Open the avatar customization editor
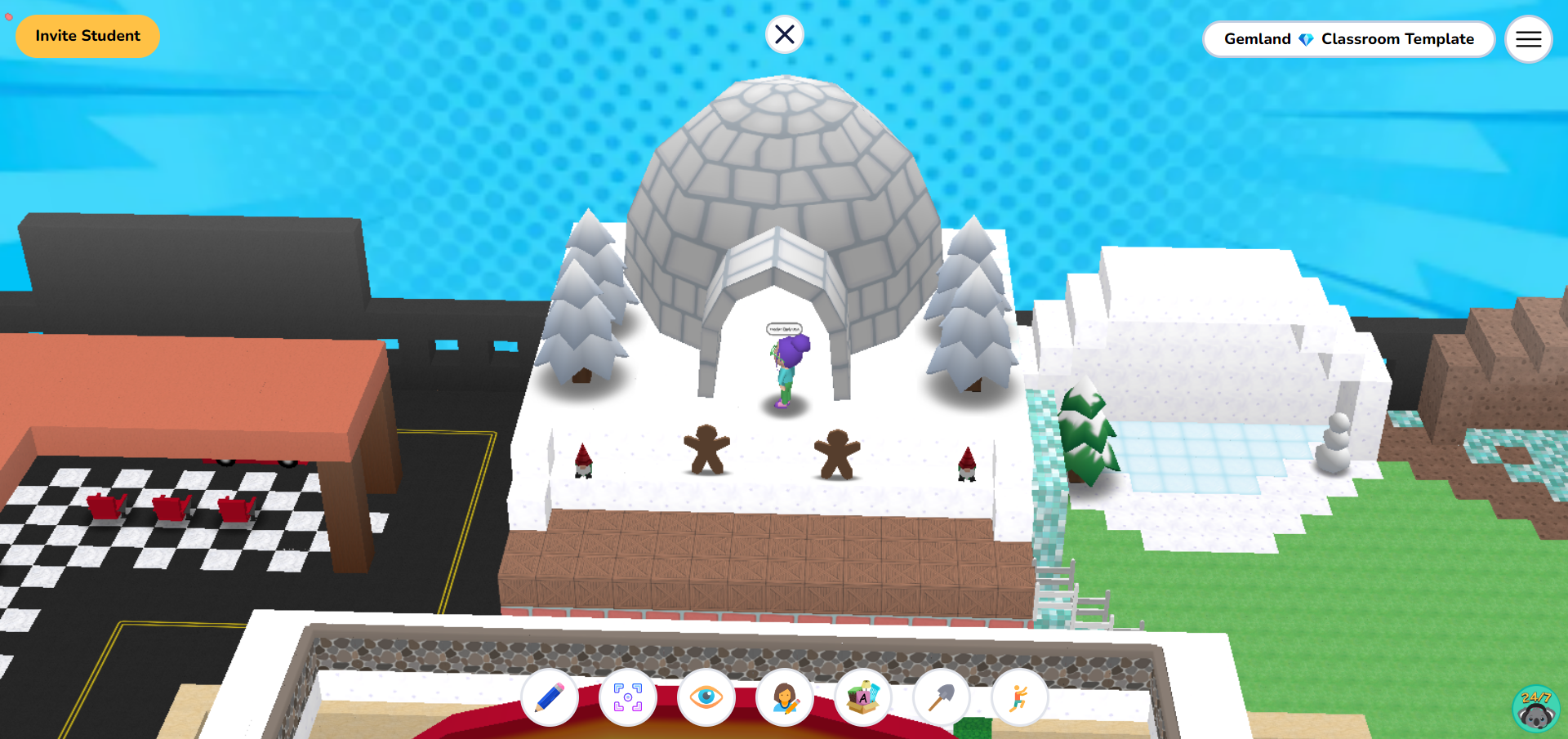 coord(784,698)
